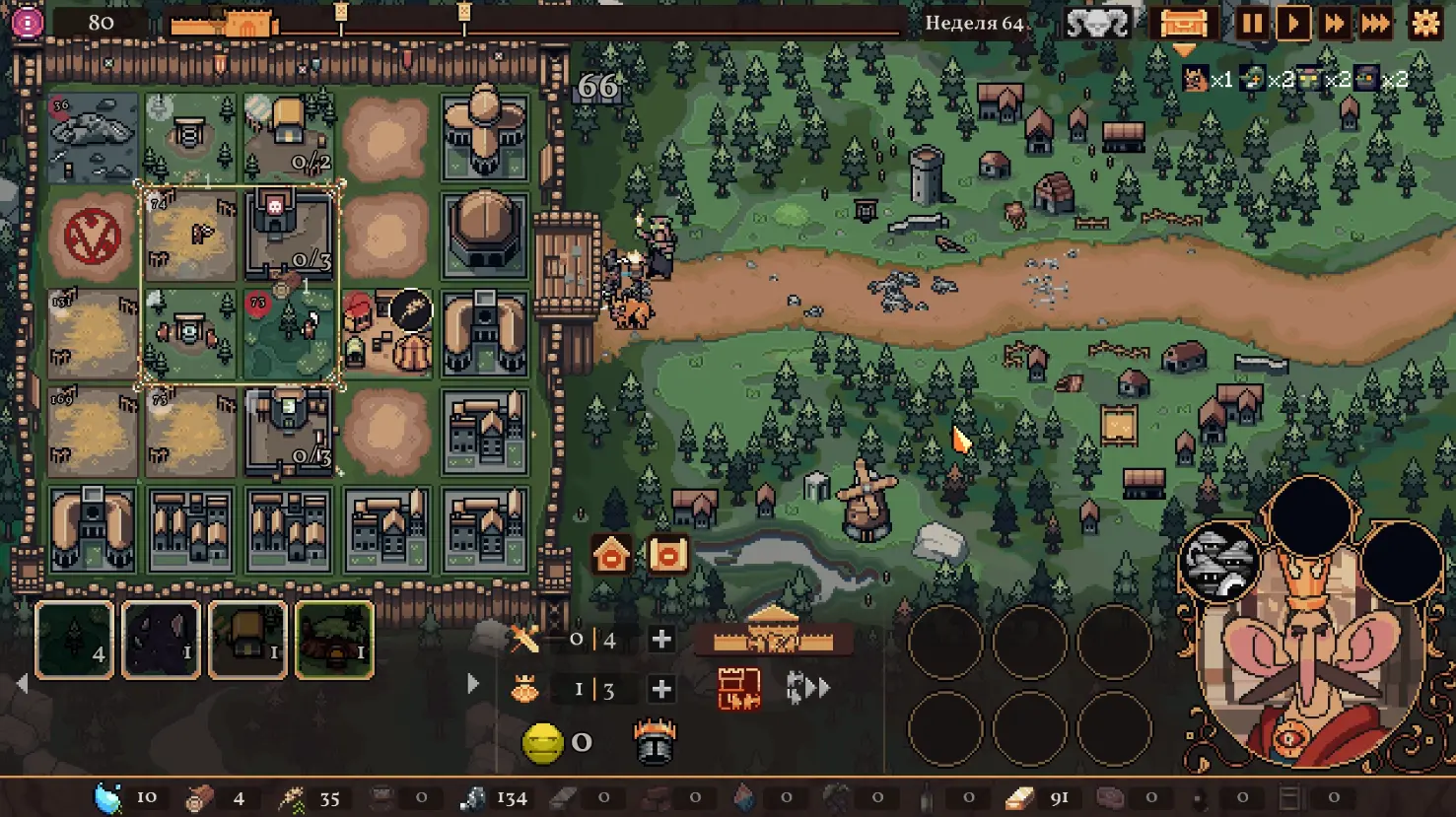Add a soldier with the swords plus button

[x=661, y=639]
